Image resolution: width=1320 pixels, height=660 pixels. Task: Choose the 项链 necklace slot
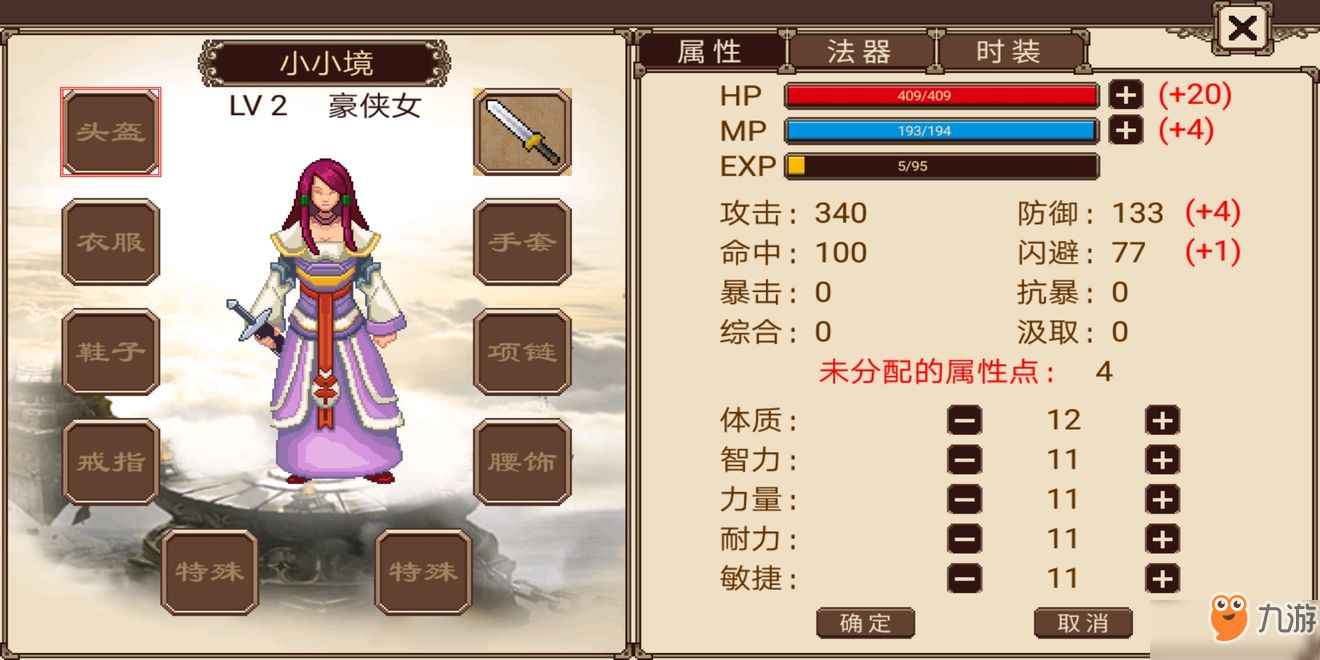(x=521, y=352)
